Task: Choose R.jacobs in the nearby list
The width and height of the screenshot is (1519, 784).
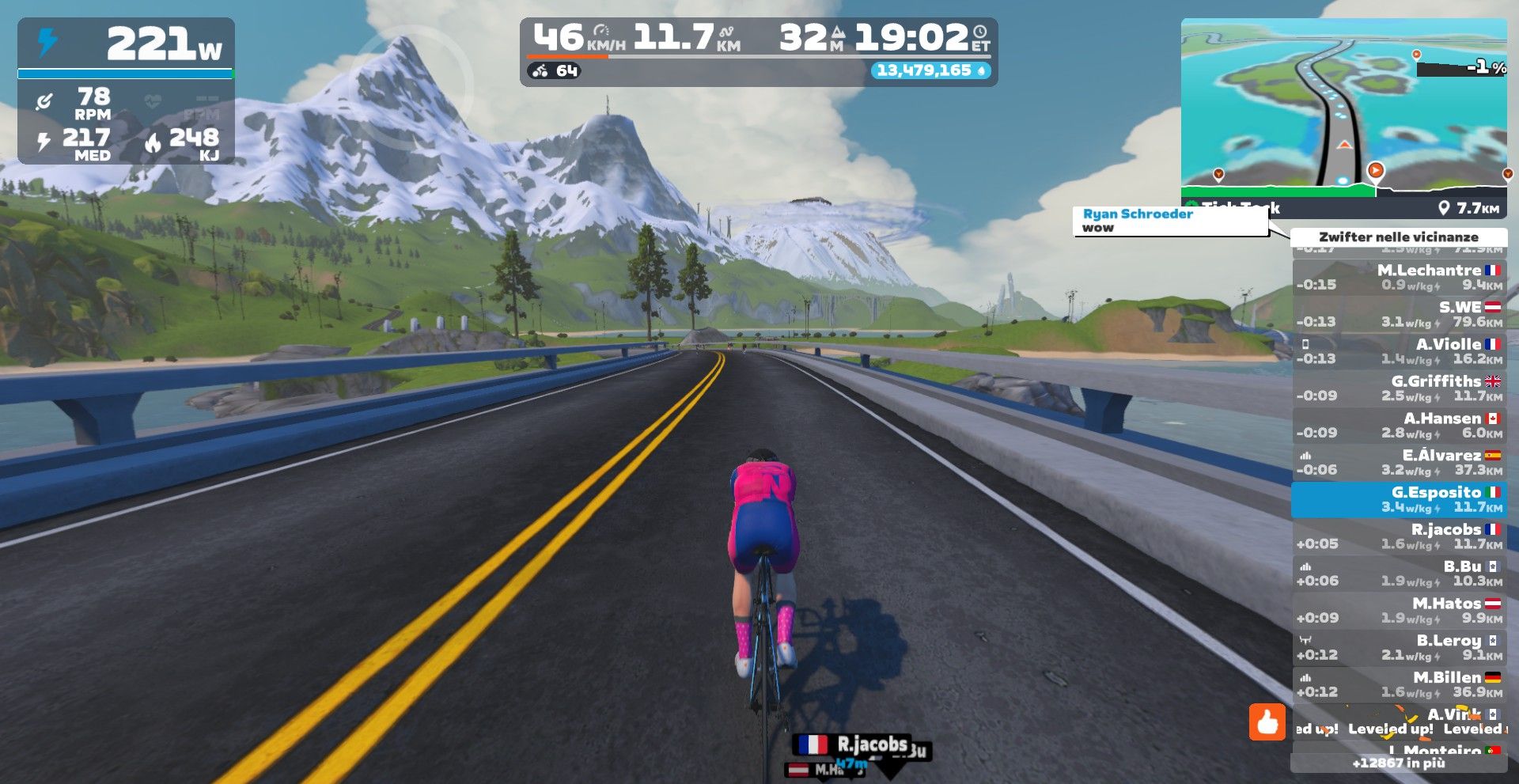Action: 1399,536
